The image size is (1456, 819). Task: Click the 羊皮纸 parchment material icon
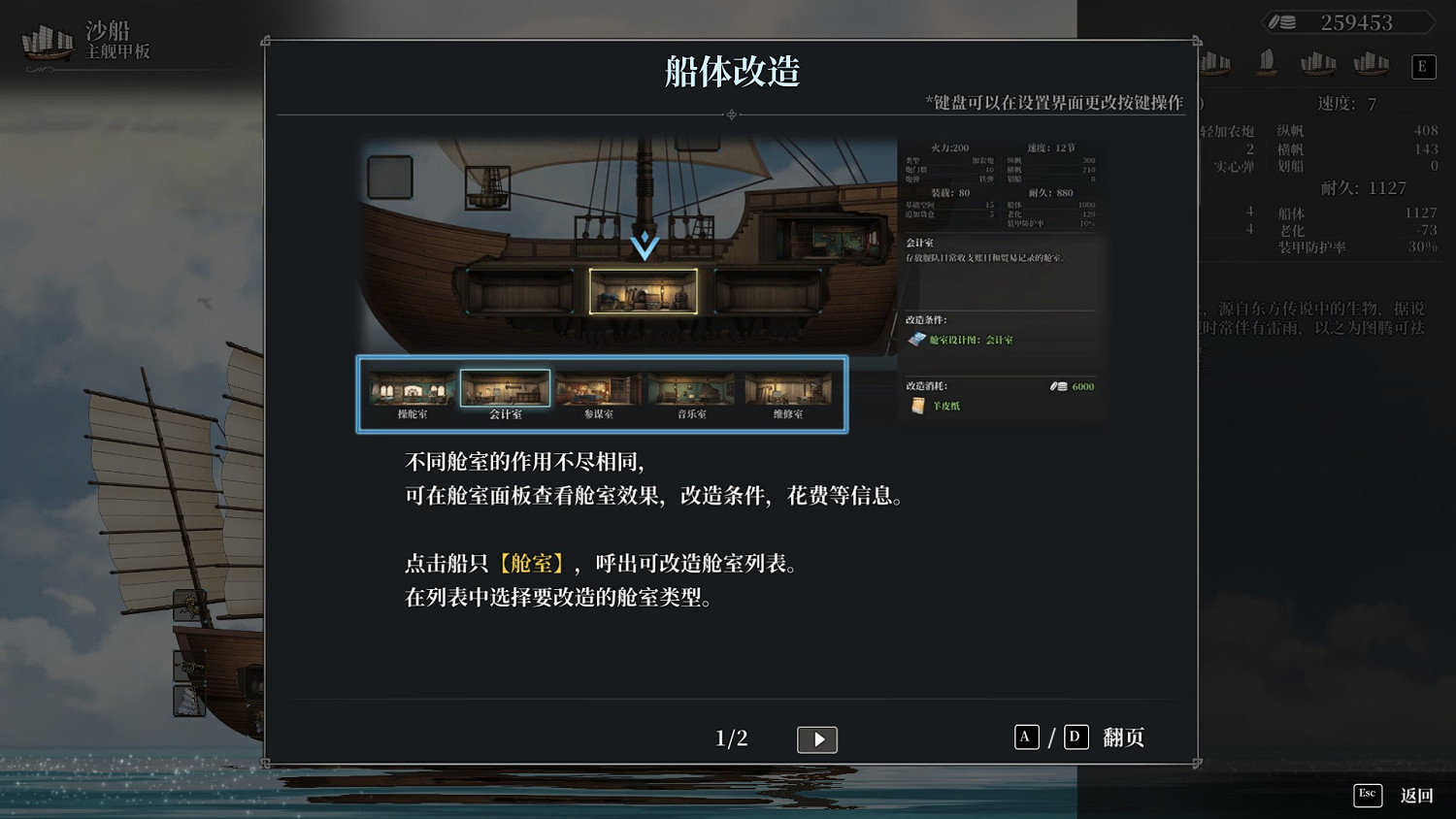(916, 406)
